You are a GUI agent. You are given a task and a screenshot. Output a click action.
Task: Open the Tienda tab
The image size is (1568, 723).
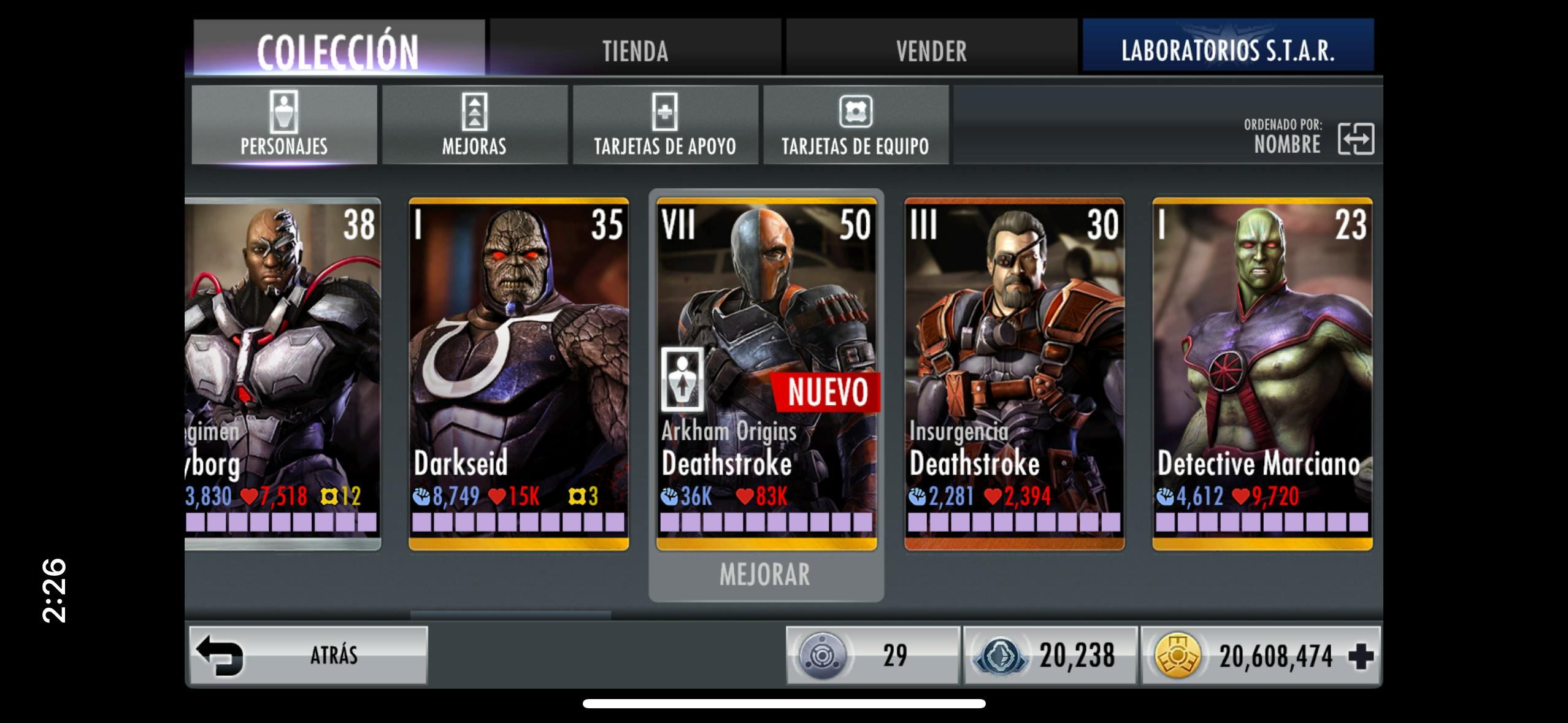[x=635, y=49]
